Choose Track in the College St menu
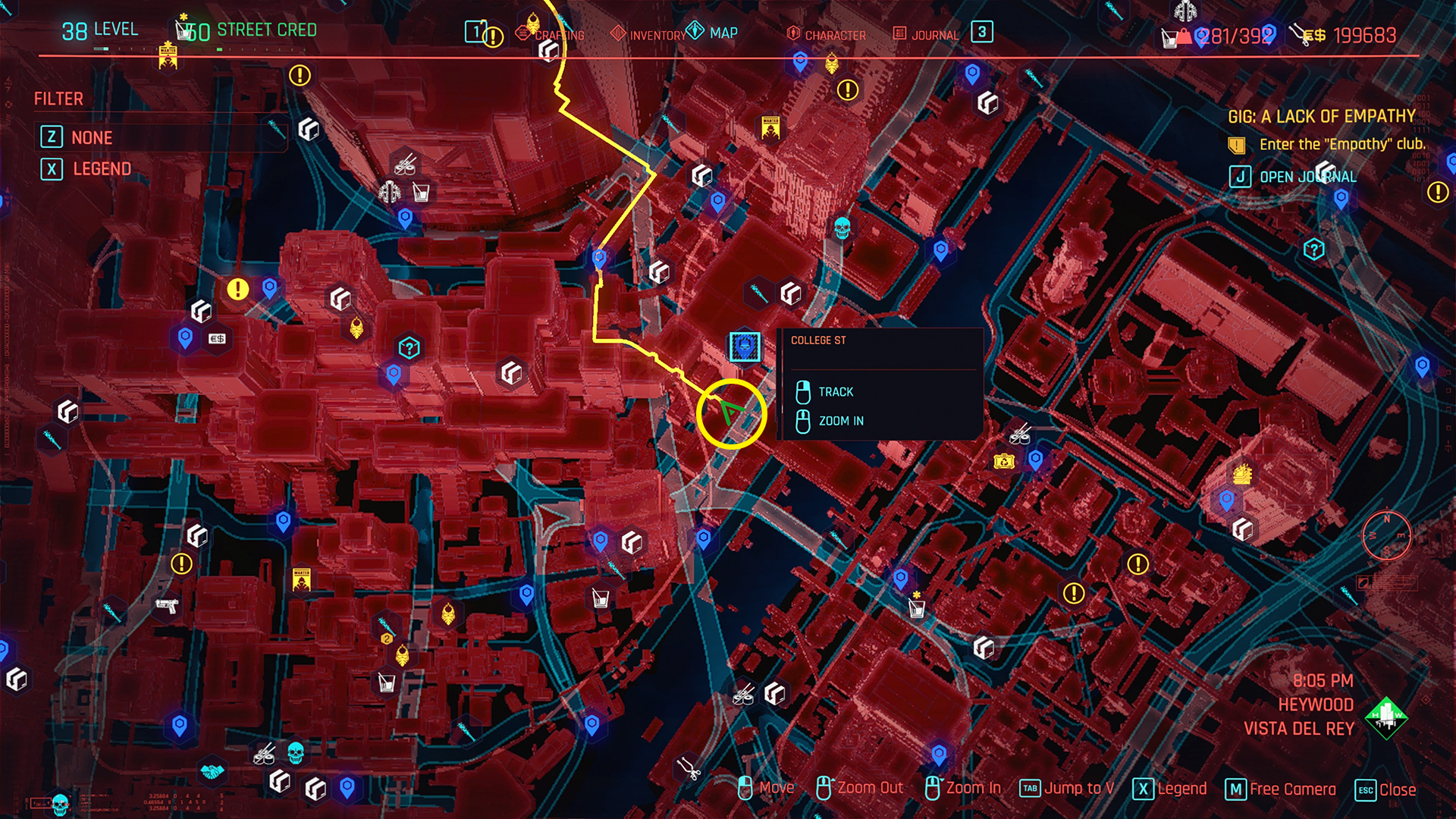Screen dimensions: 1456x819 point(835,391)
